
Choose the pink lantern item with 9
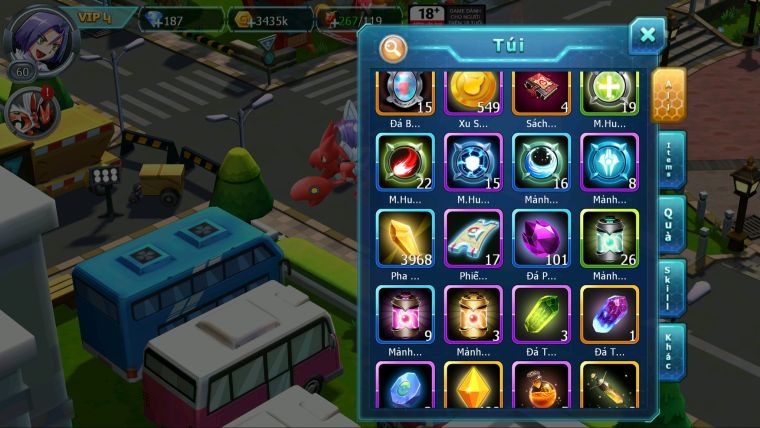405,315
